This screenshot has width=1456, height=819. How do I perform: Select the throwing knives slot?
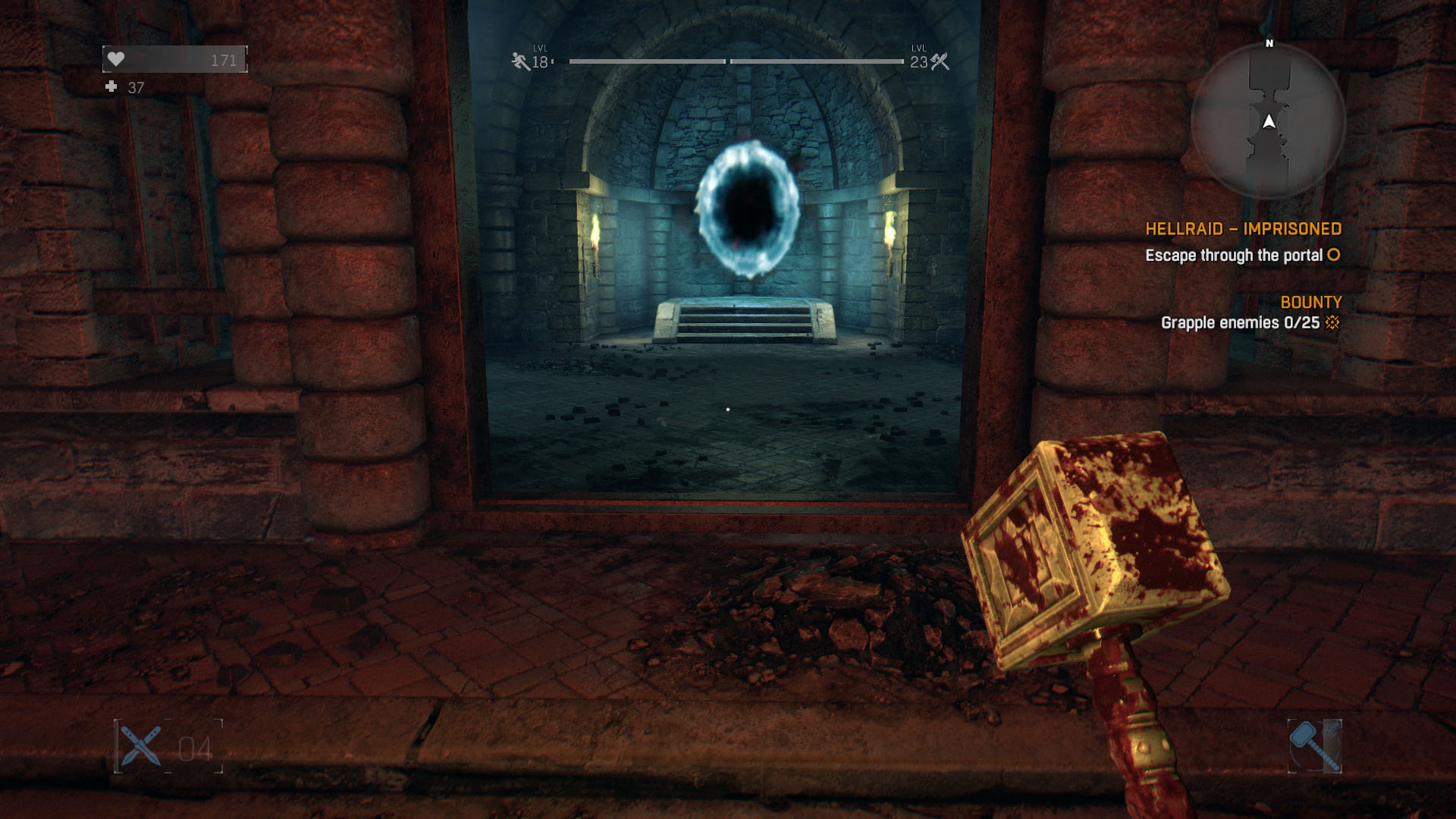pyautogui.click(x=141, y=746)
